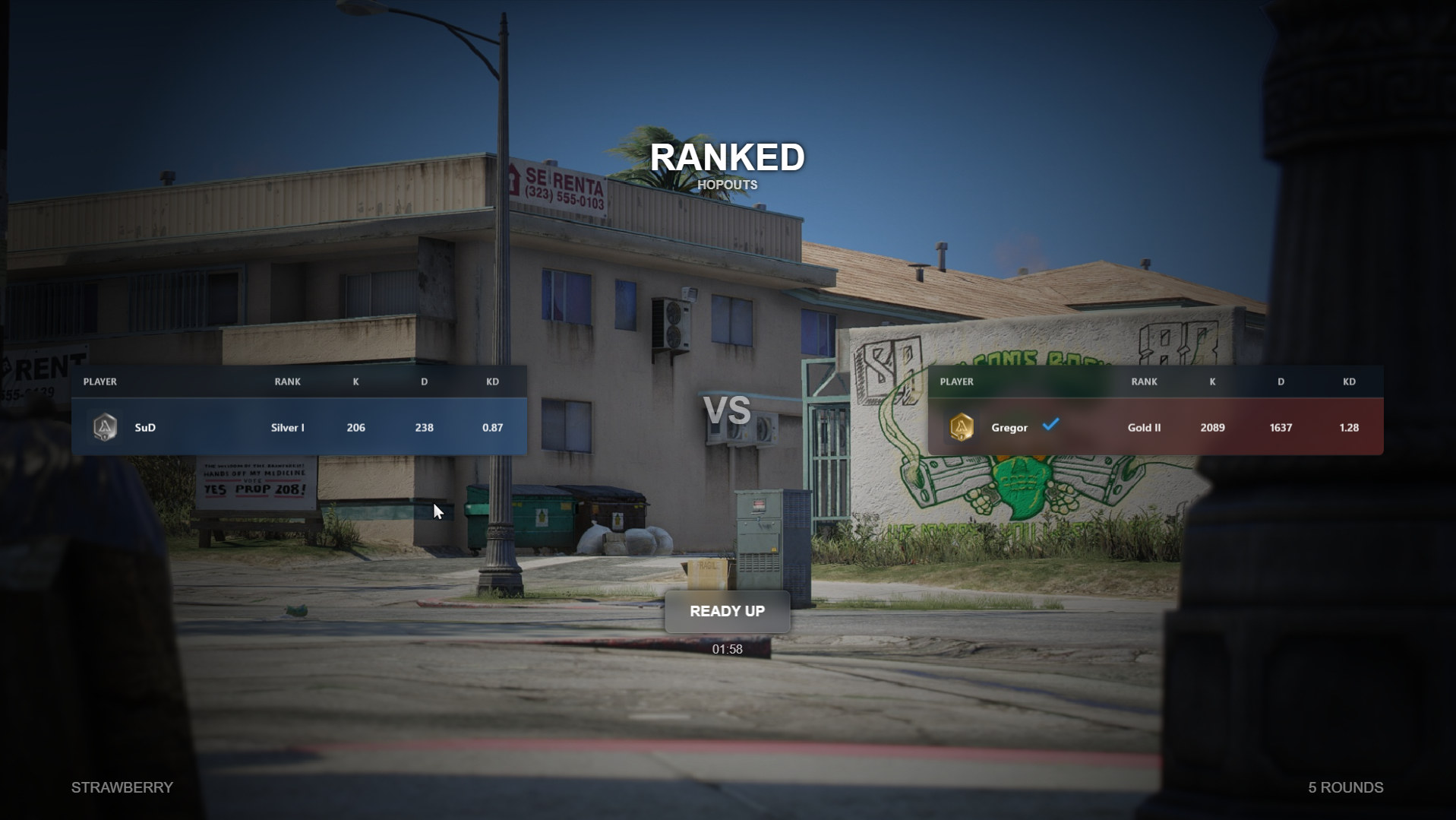Image resolution: width=1456 pixels, height=820 pixels.
Task: Click SuD's Silver rank badge icon
Action: pos(105,427)
